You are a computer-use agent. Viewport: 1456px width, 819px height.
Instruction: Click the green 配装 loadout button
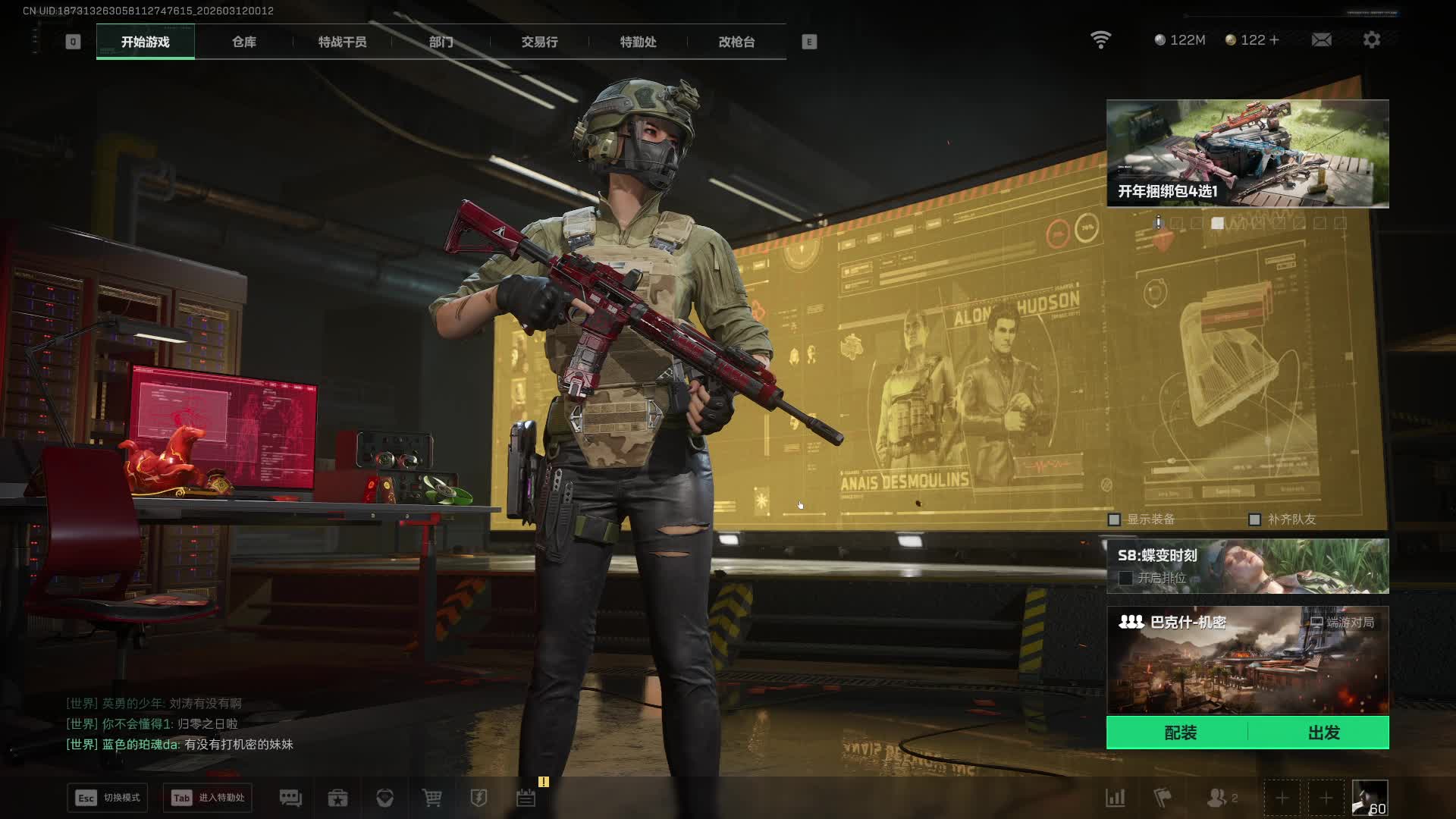click(1180, 733)
